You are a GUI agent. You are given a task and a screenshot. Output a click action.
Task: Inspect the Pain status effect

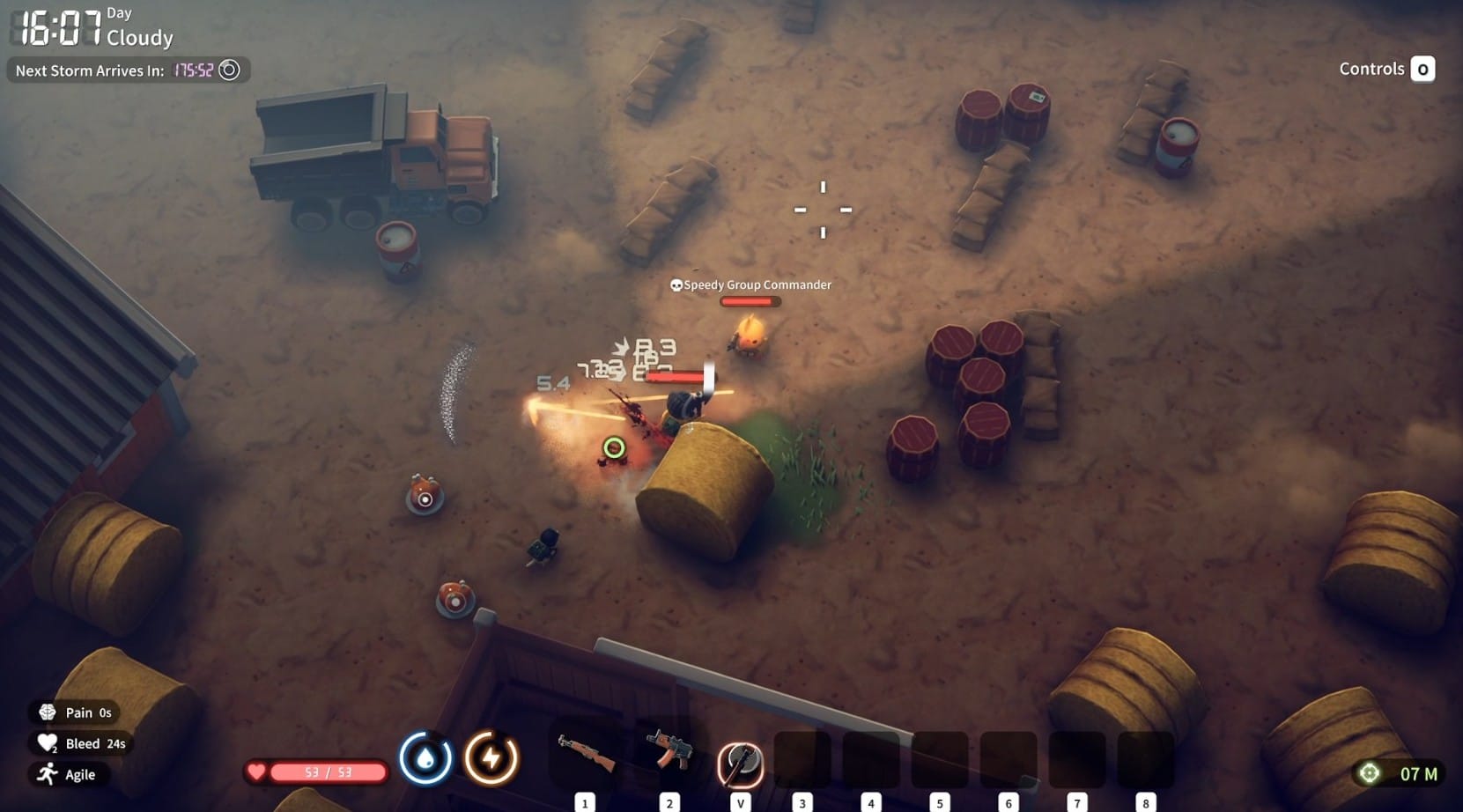(75, 712)
